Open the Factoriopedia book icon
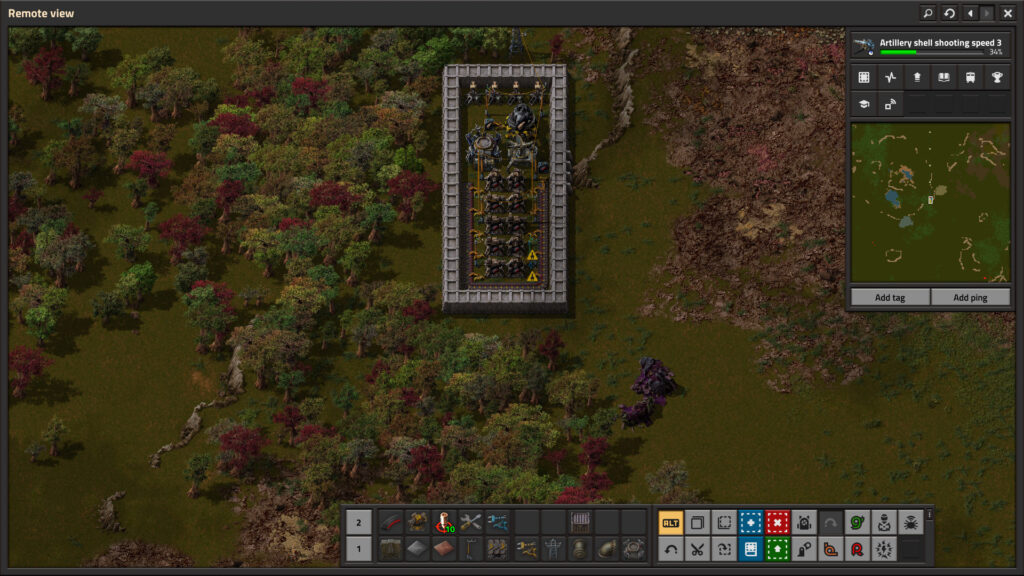 pos(943,77)
